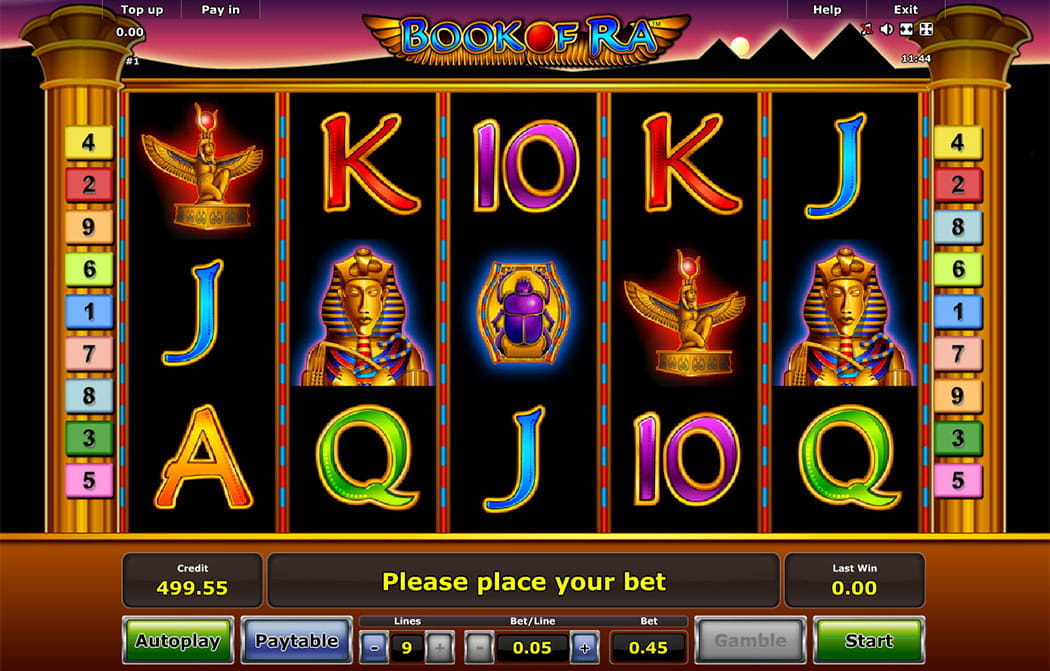Choose payline 6 marker on the right column
This screenshot has width=1050, height=671.
tap(958, 268)
